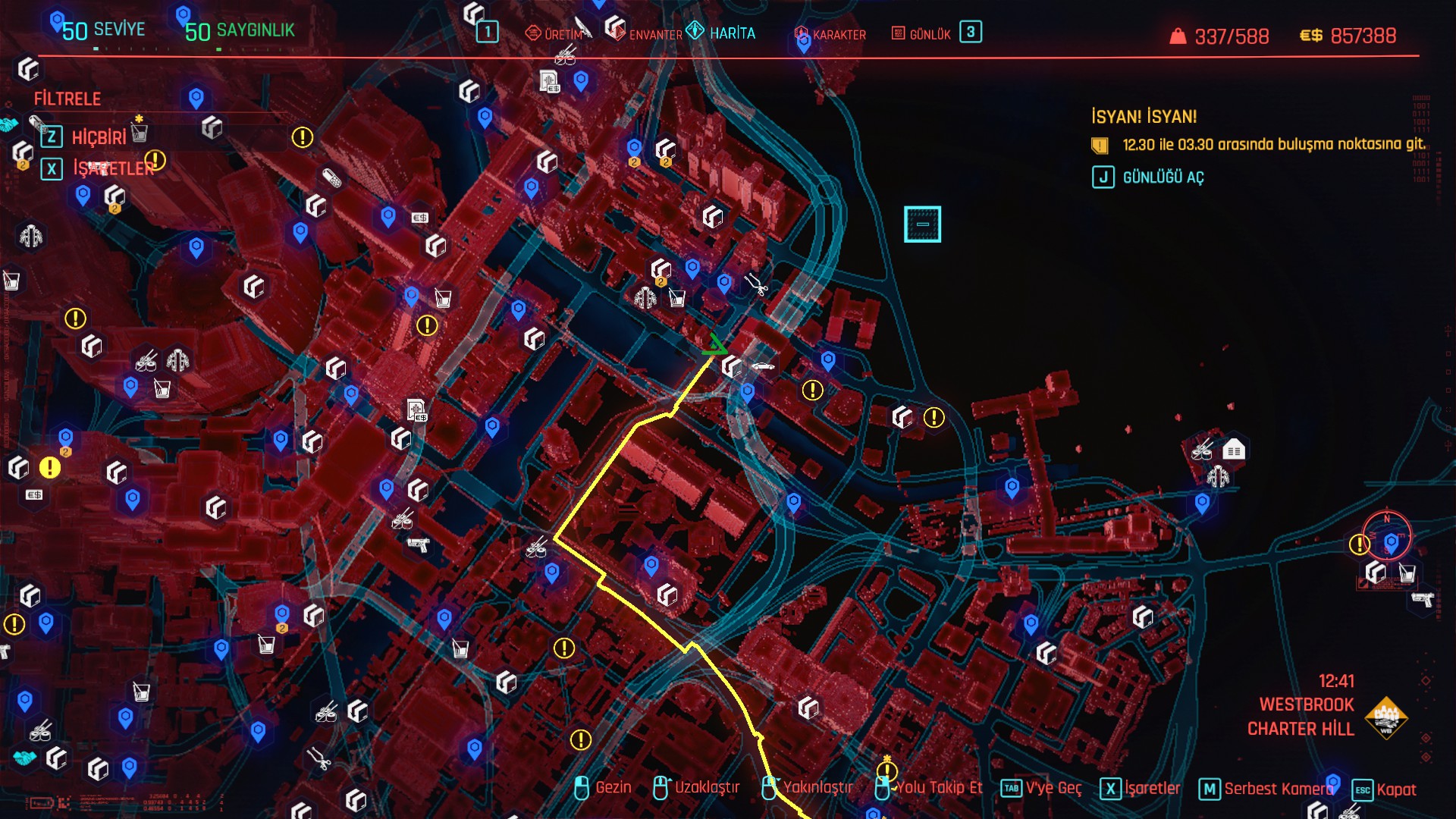Choose the İŞARETLER filter entry
The image size is (1456, 819).
[113, 168]
